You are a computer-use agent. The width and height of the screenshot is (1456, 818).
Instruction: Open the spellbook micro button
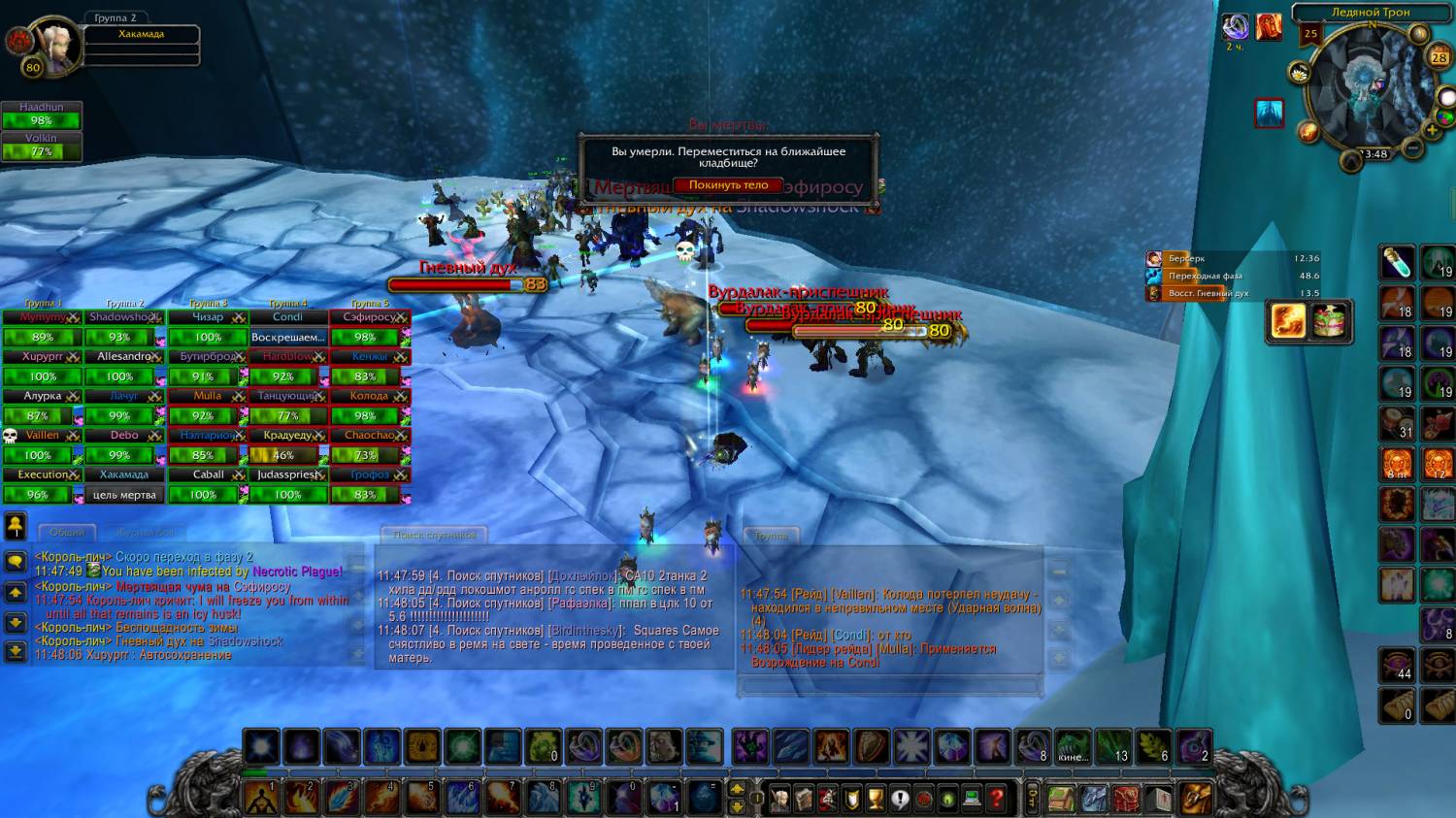point(803,799)
